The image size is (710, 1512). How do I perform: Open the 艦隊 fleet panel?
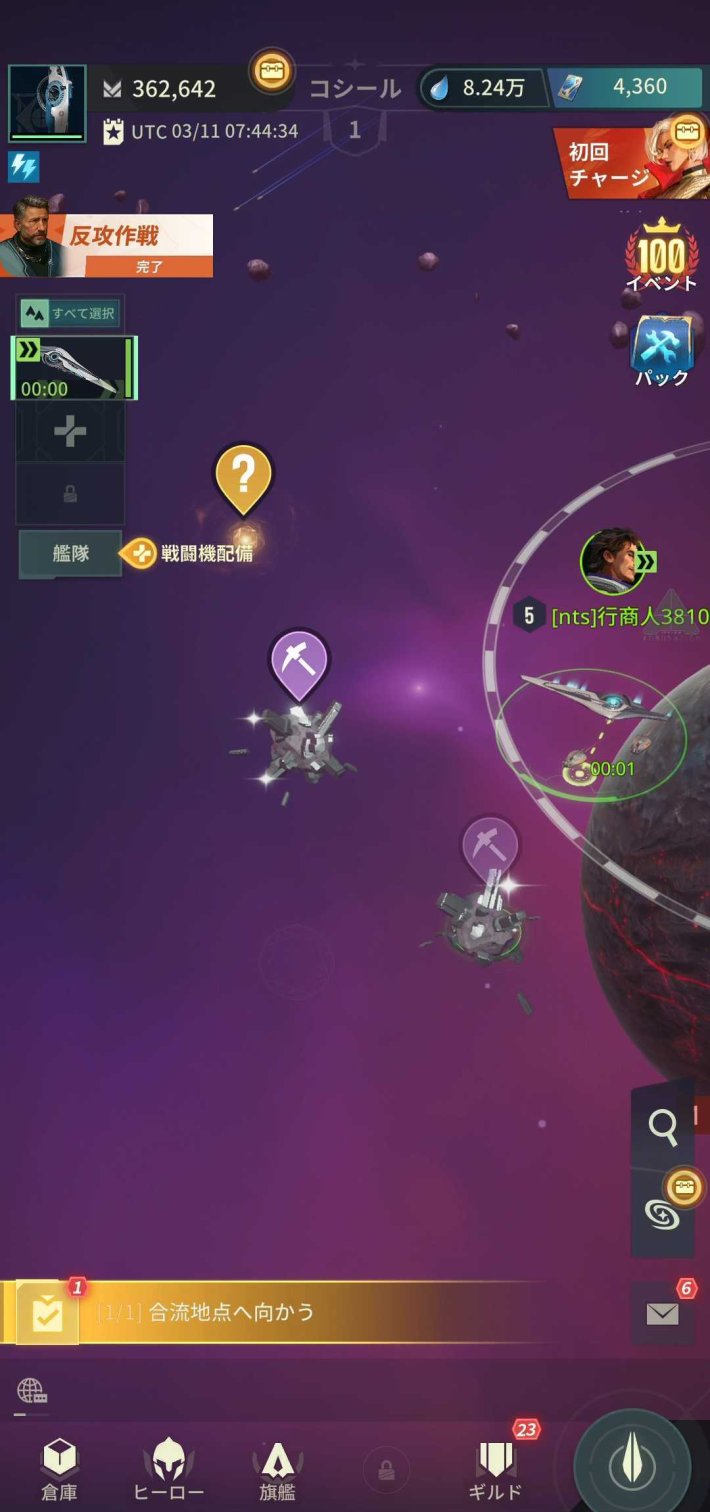pos(70,553)
